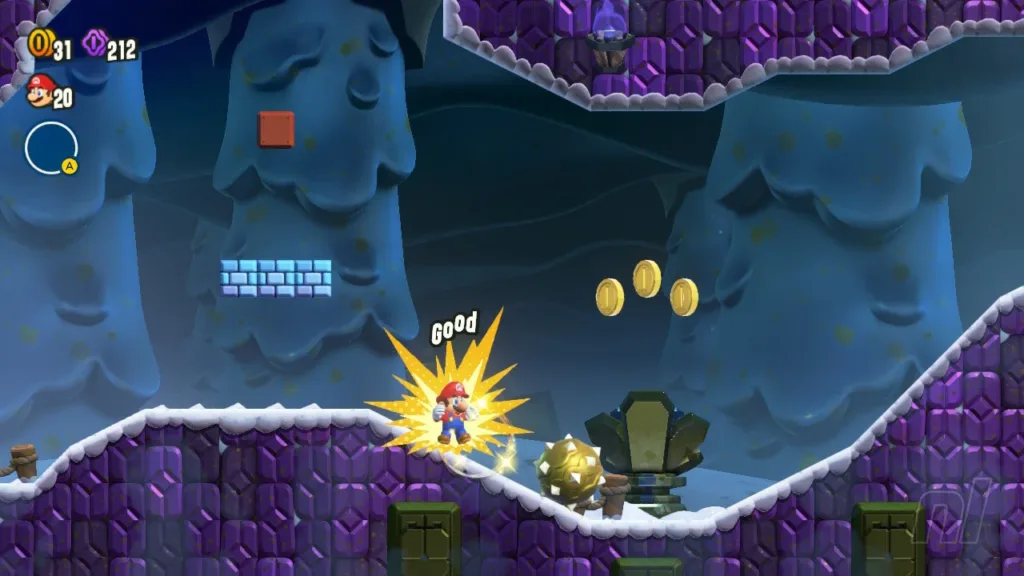This screenshot has width=1024, height=576.
Task: Click the Mario head lives icon
Action: [39, 91]
